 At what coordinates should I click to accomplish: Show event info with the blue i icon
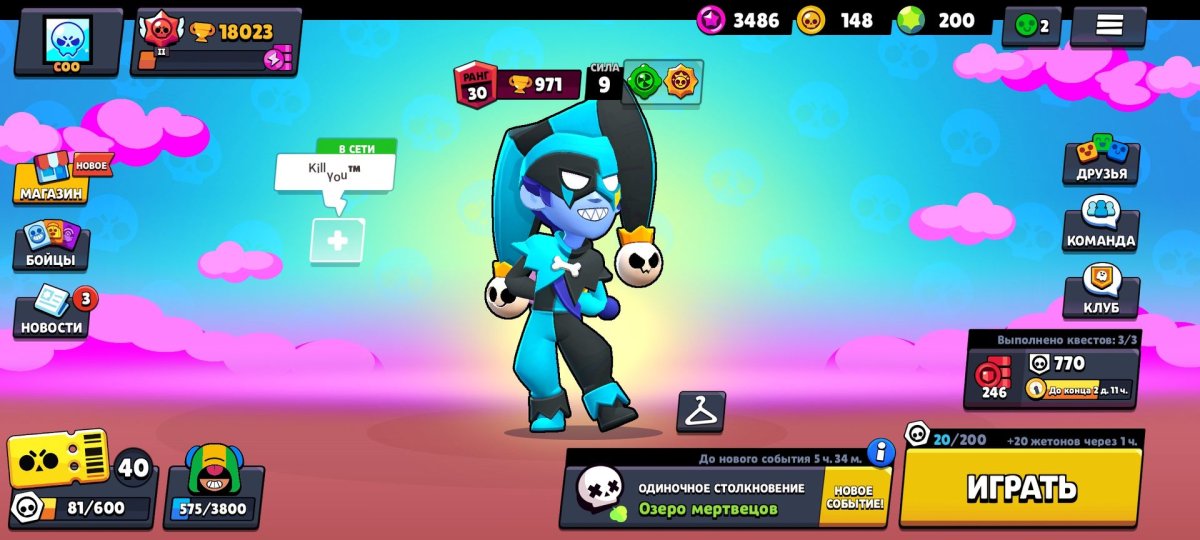(x=881, y=453)
